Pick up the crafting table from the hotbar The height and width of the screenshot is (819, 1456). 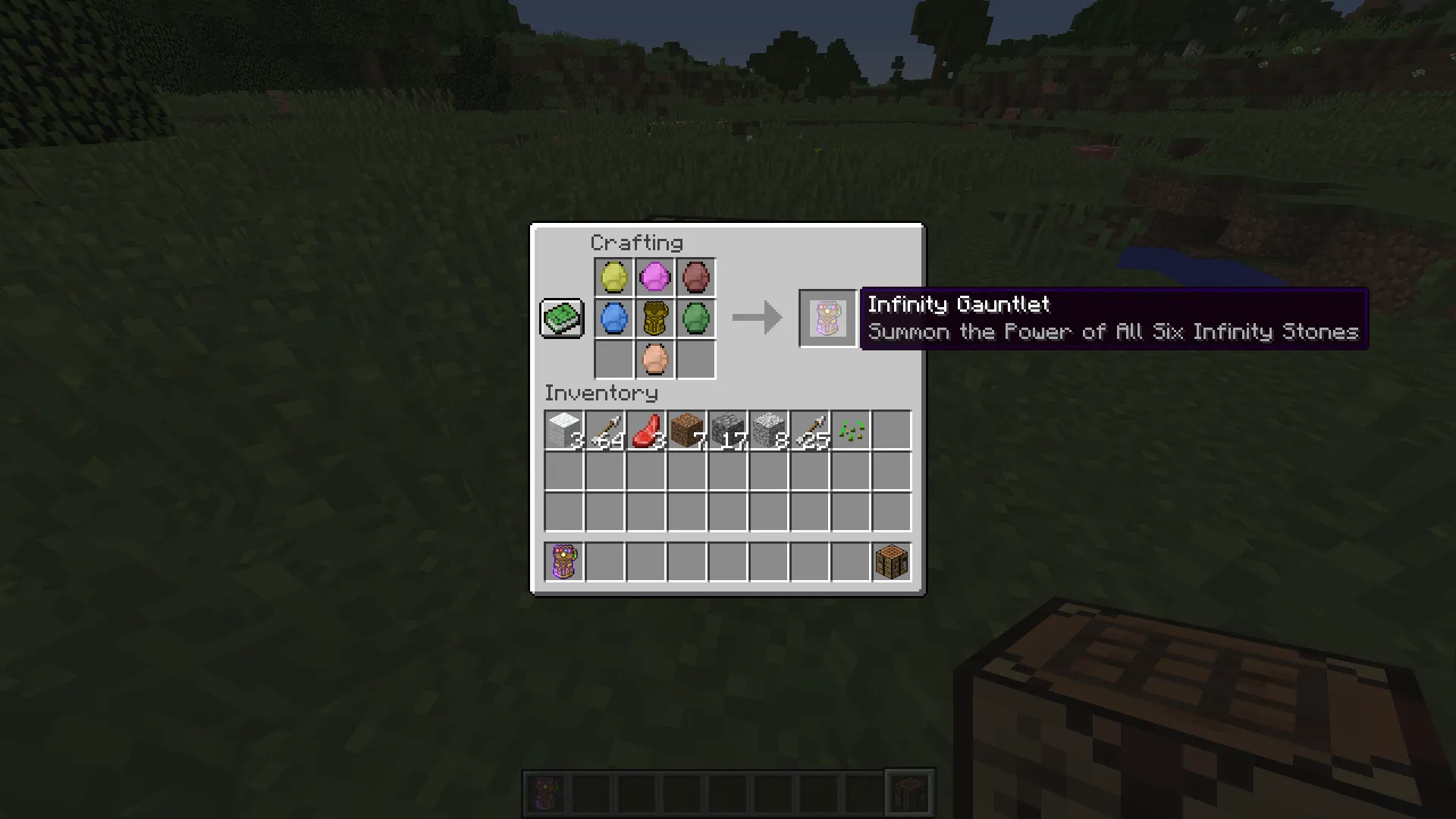[x=890, y=561]
